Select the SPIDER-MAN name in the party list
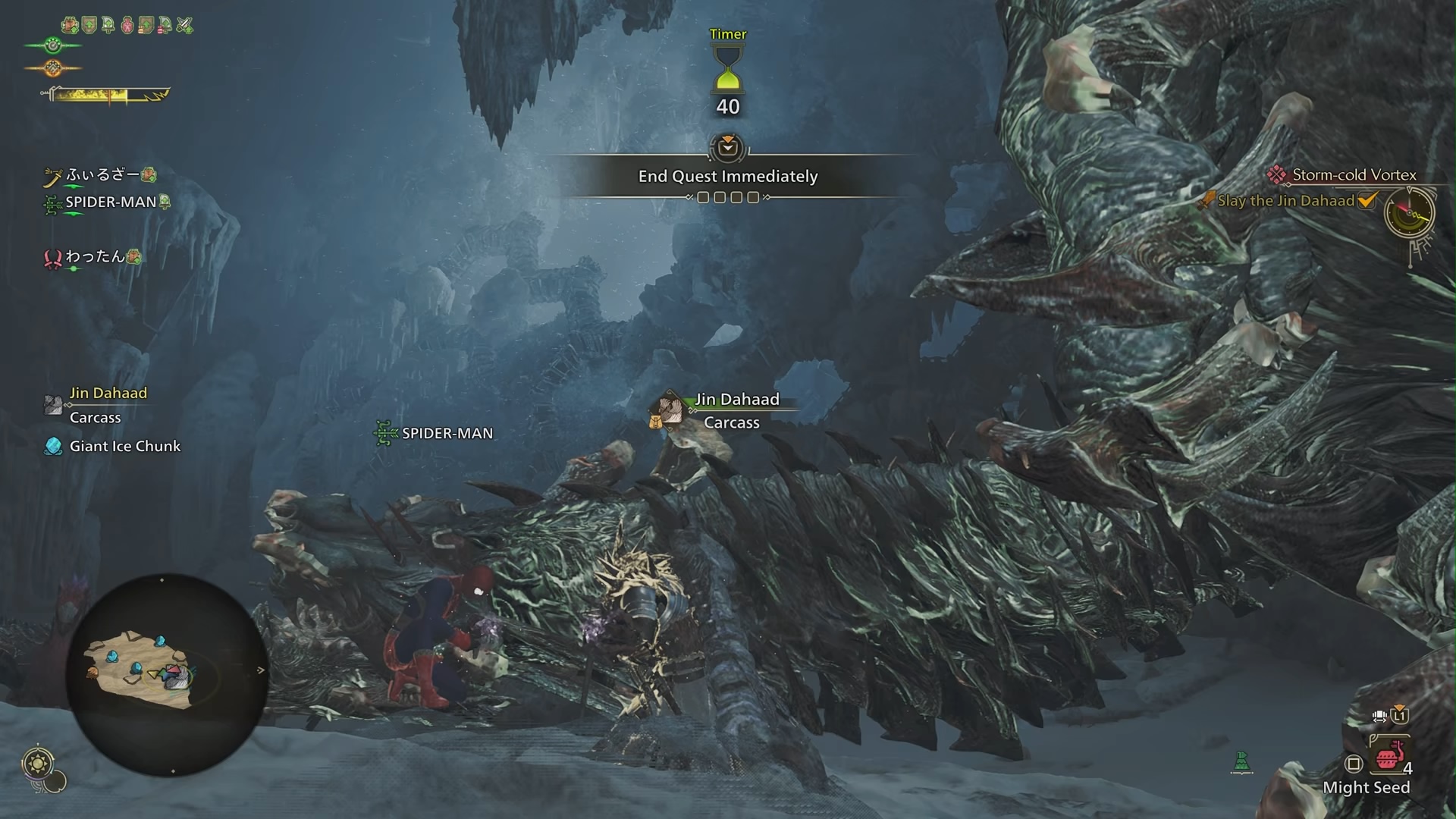Viewport: 1456px width, 819px height. pyautogui.click(x=111, y=202)
